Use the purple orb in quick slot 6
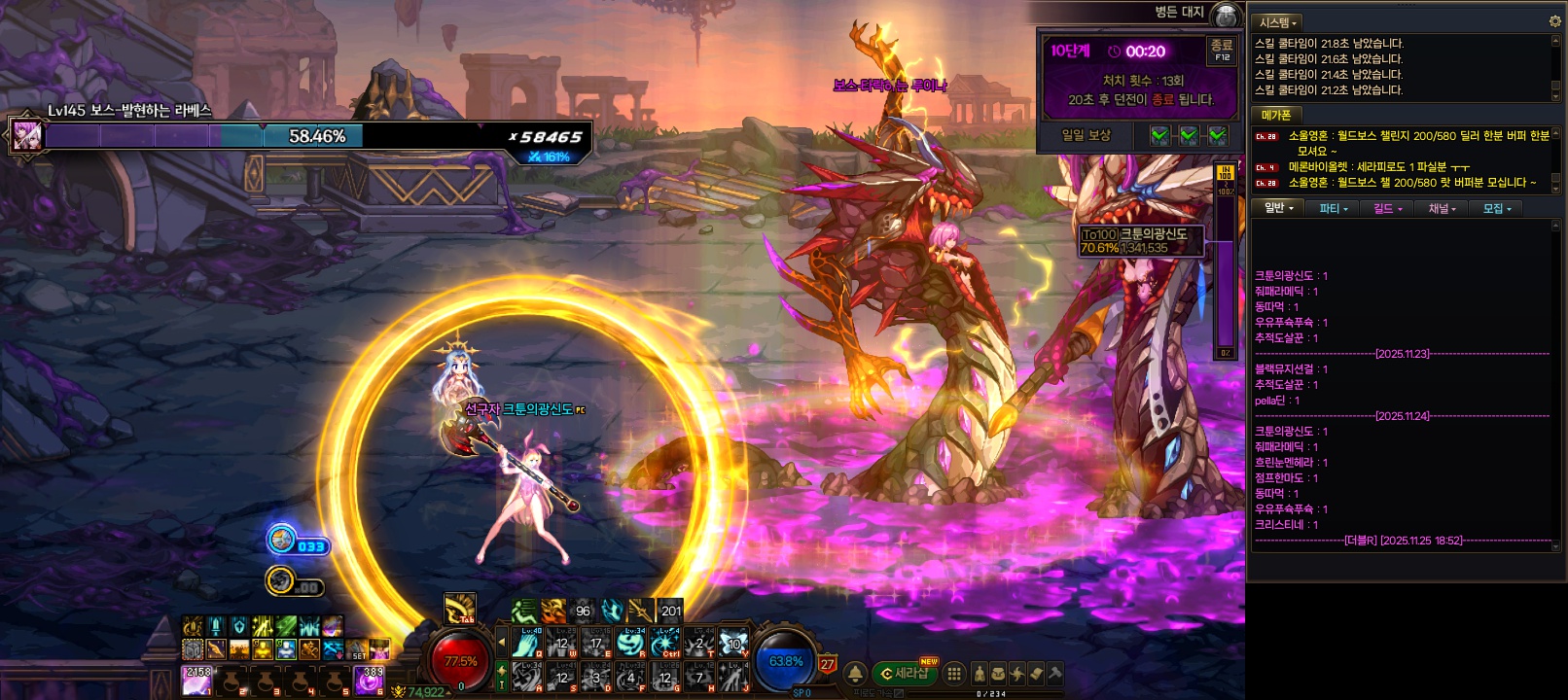Viewport: 1568px width, 700px height. click(x=370, y=681)
